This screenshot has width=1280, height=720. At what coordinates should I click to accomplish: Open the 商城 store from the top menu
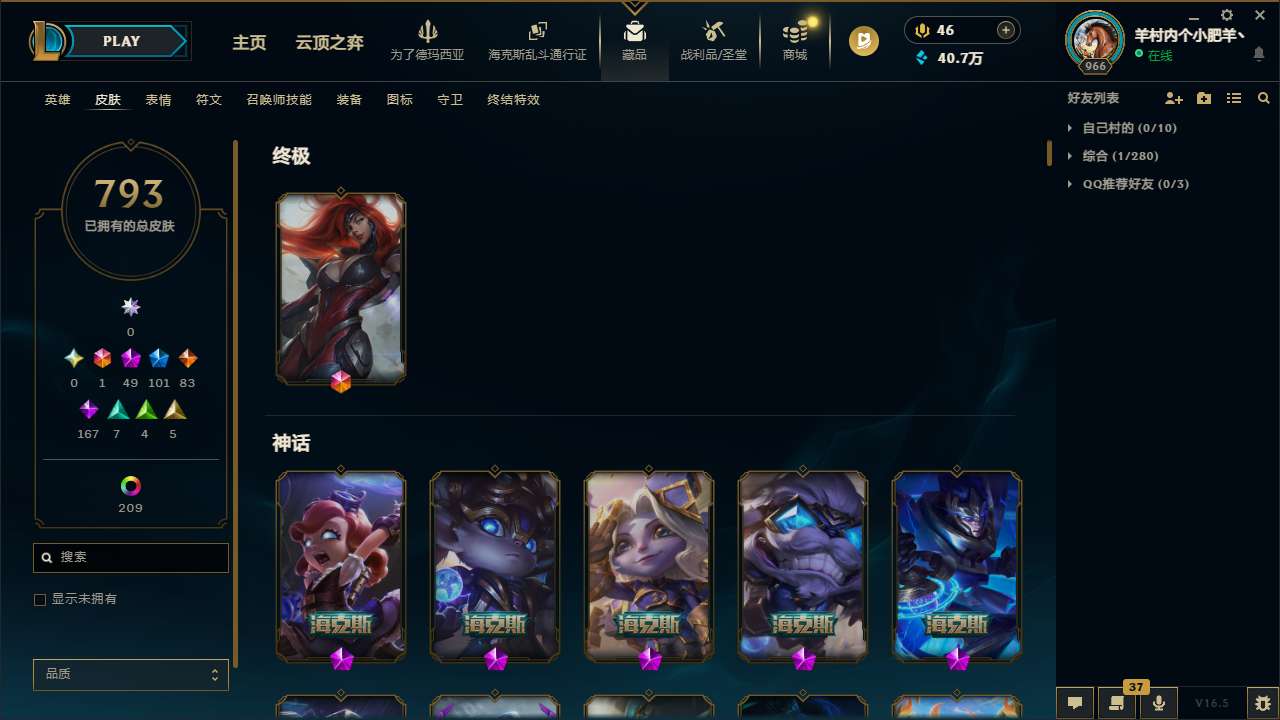click(794, 40)
